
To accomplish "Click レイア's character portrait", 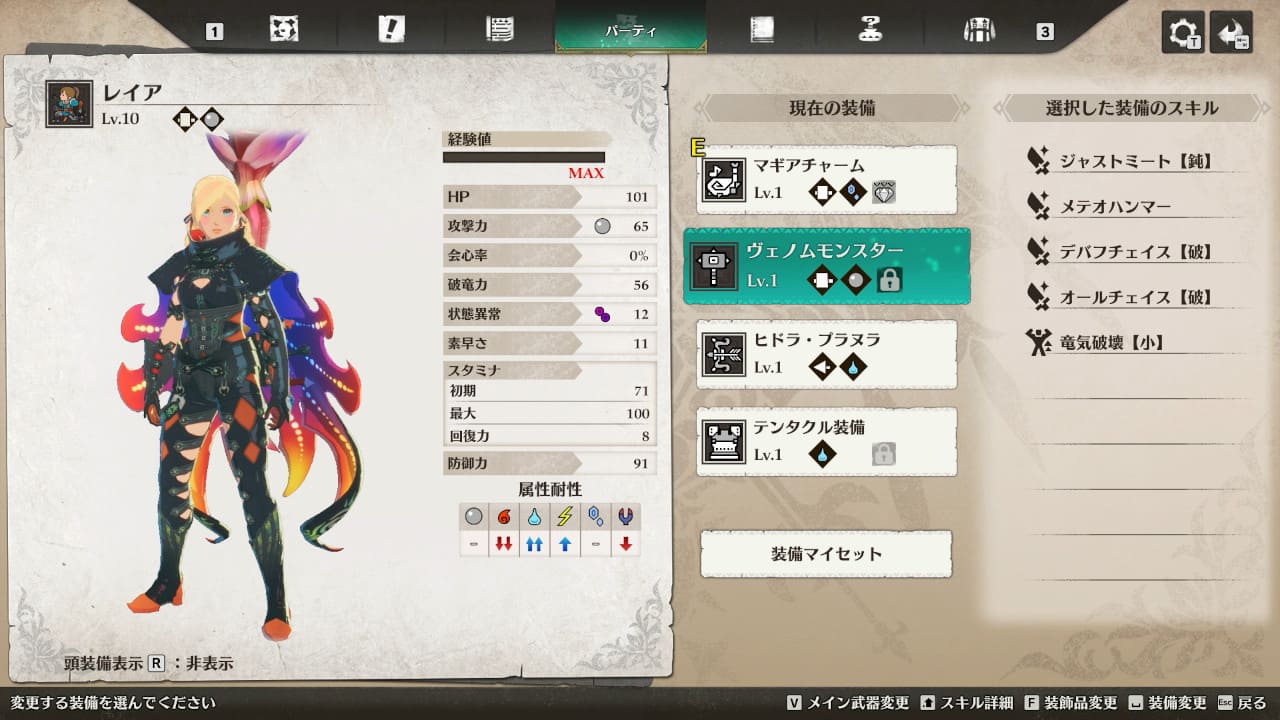I will click(70, 104).
